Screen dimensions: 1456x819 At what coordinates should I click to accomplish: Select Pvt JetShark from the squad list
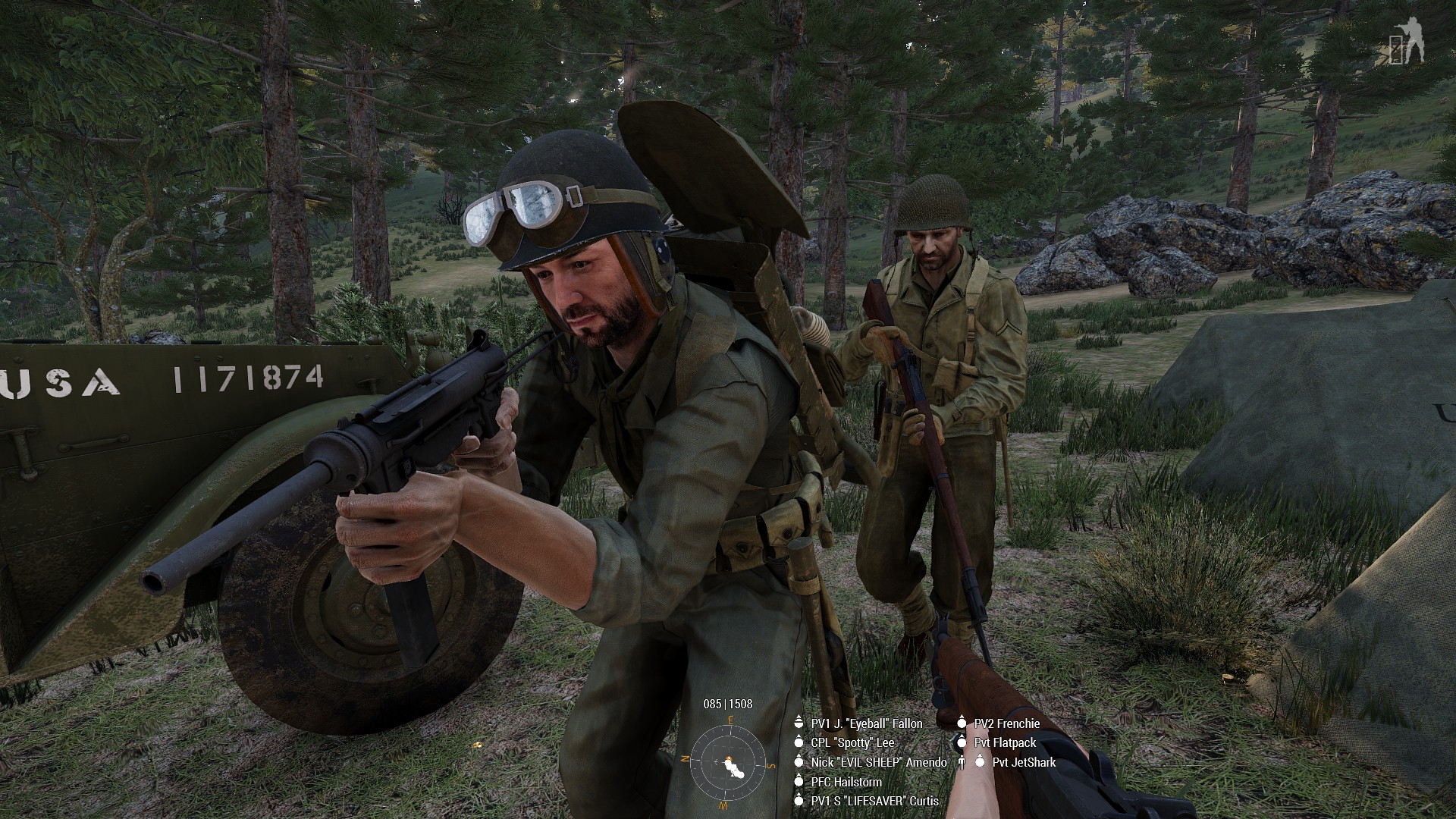1024,762
